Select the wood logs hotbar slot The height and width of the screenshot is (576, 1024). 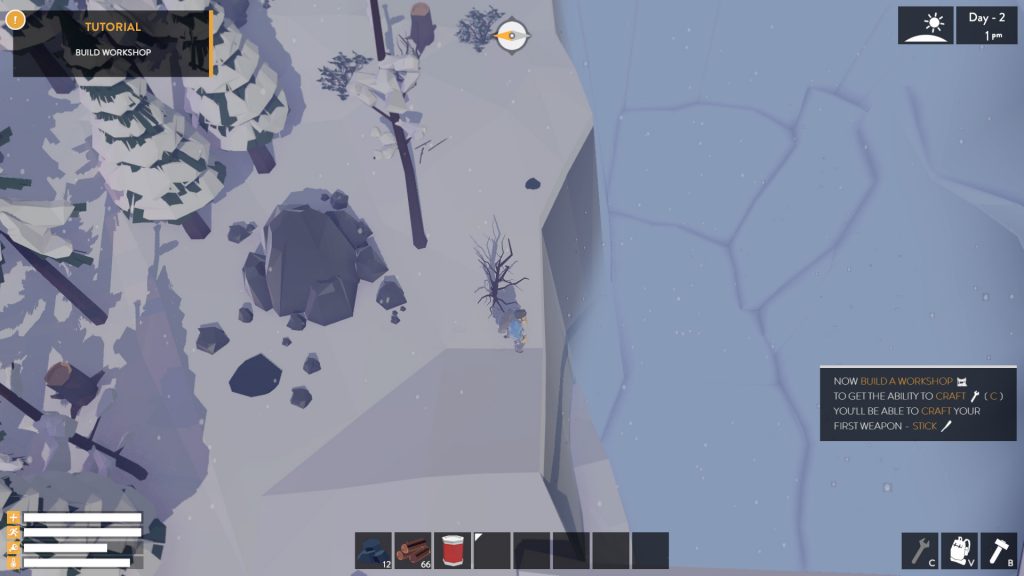(413, 551)
